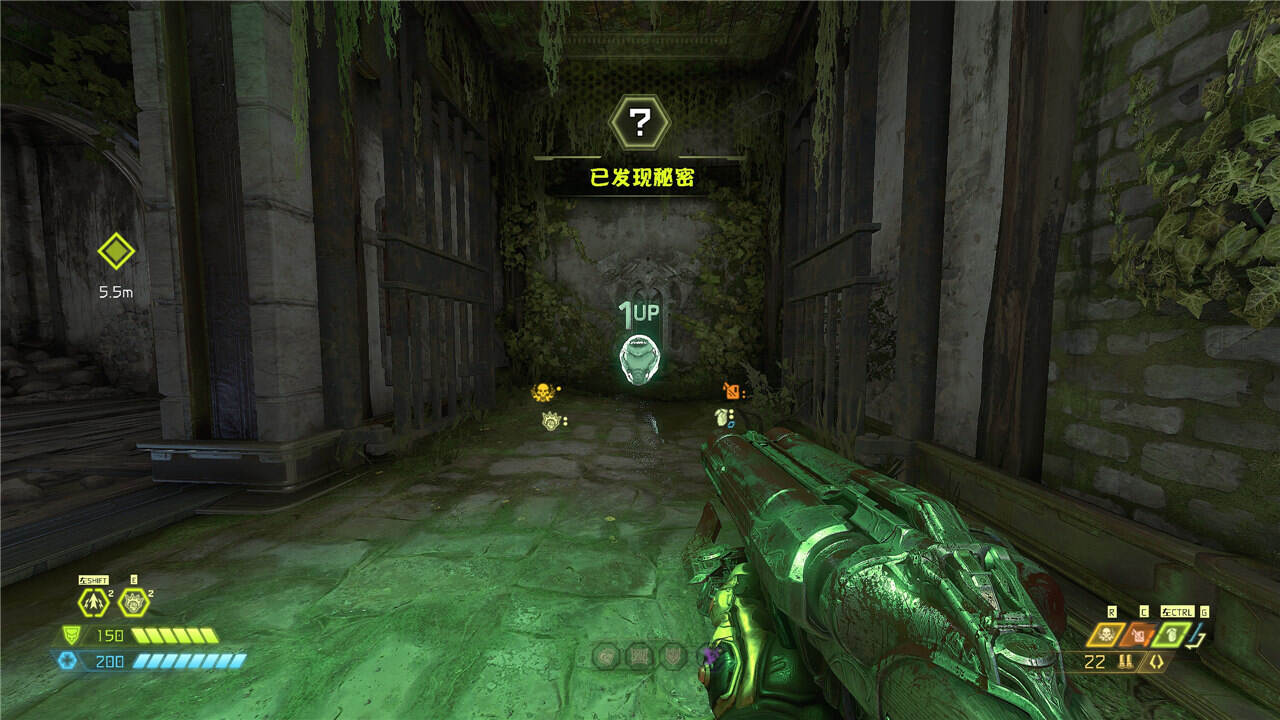Click the green armor shield icon
Screen dimensions: 1280x720
[x=69, y=635]
